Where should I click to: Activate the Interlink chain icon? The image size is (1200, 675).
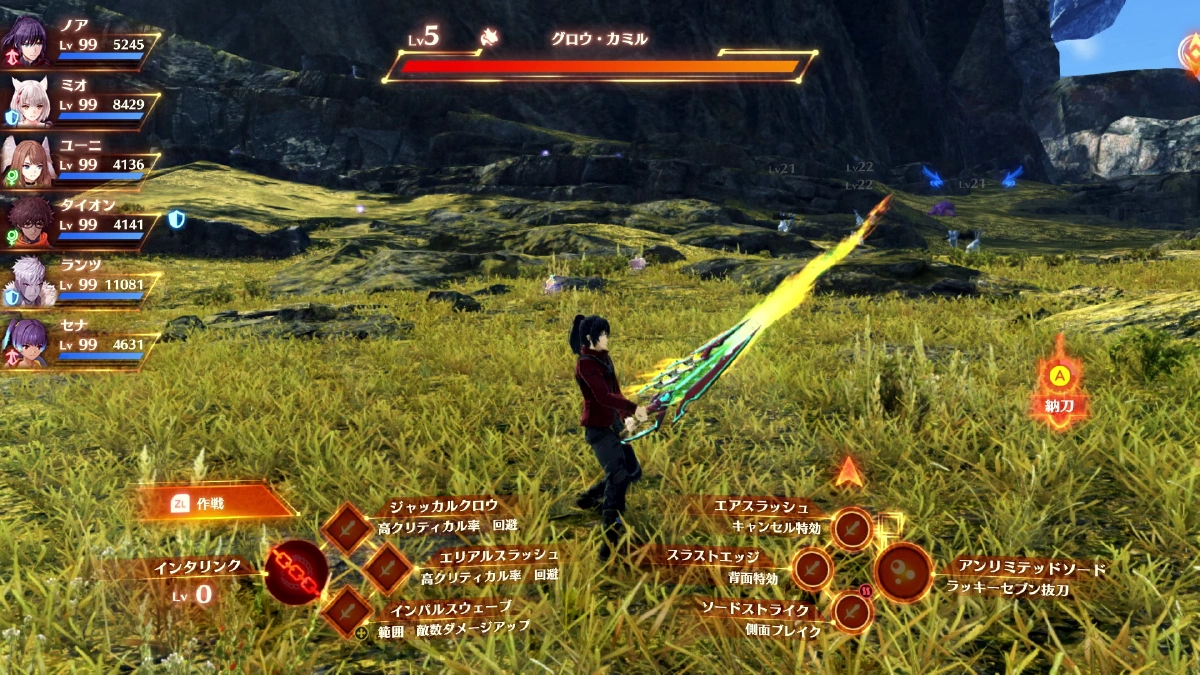point(296,571)
